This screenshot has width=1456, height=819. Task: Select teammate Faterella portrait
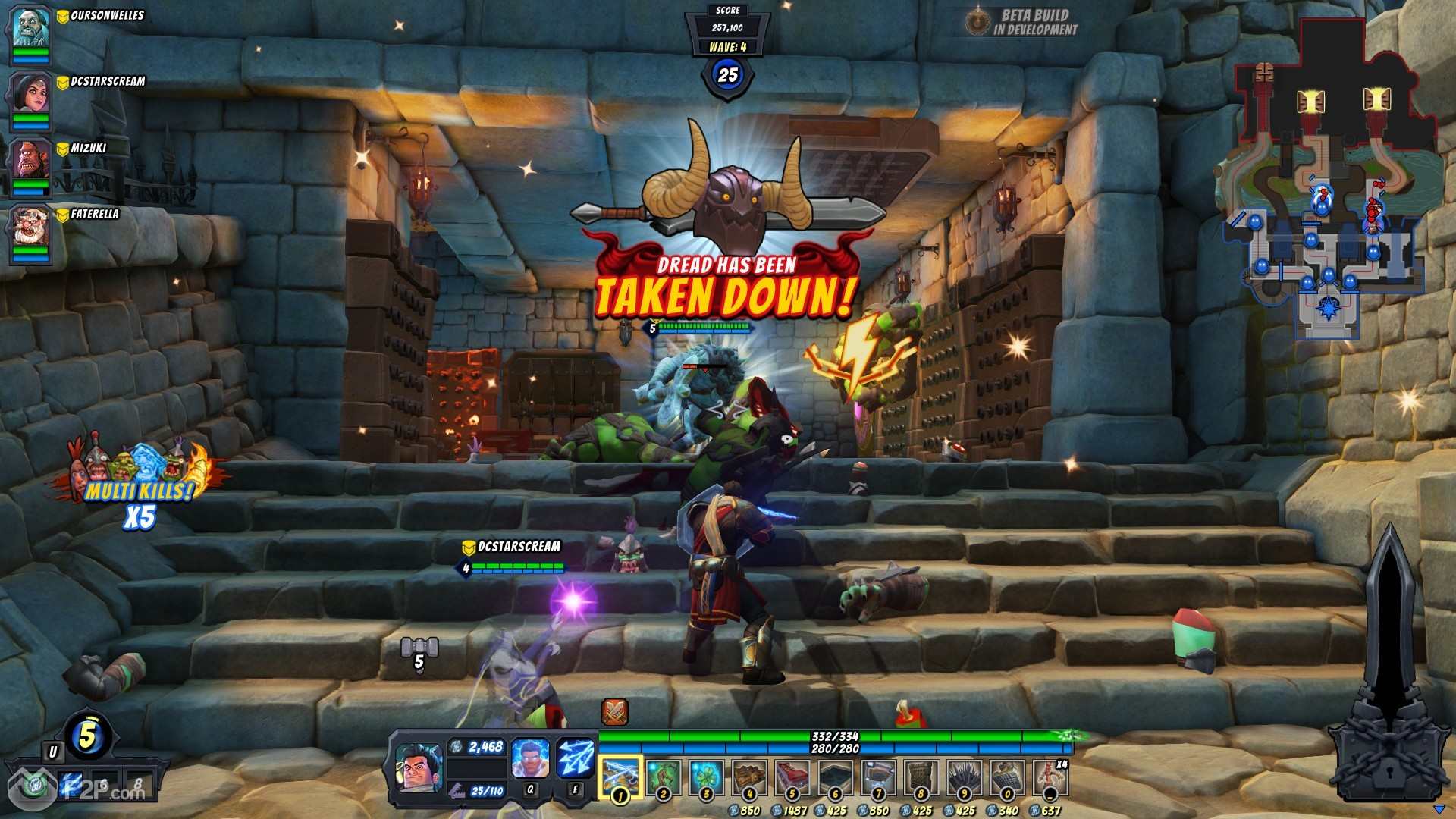[30, 227]
